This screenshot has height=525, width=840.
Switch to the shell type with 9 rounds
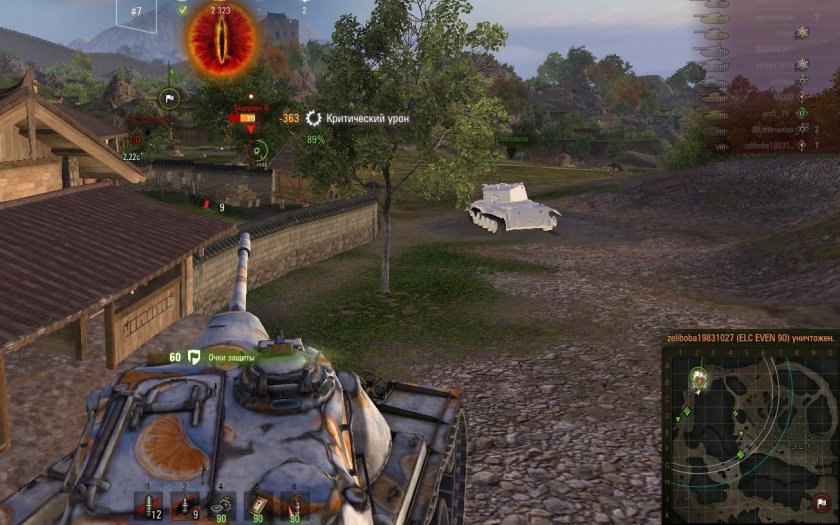pyautogui.click(x=182, y=505)
